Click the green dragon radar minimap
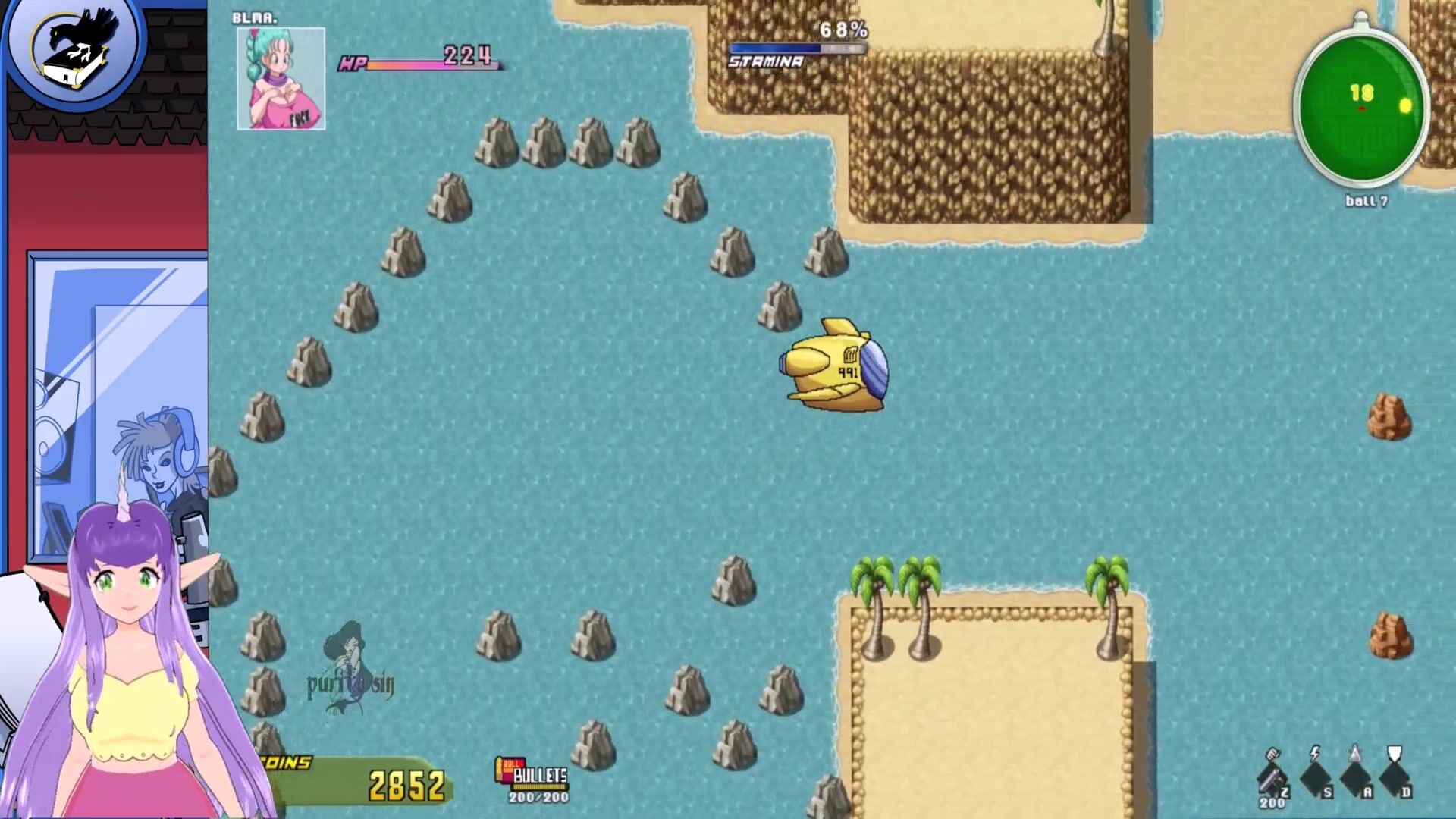Screen dimensions: 1456x819 [x=1361, y=108]
